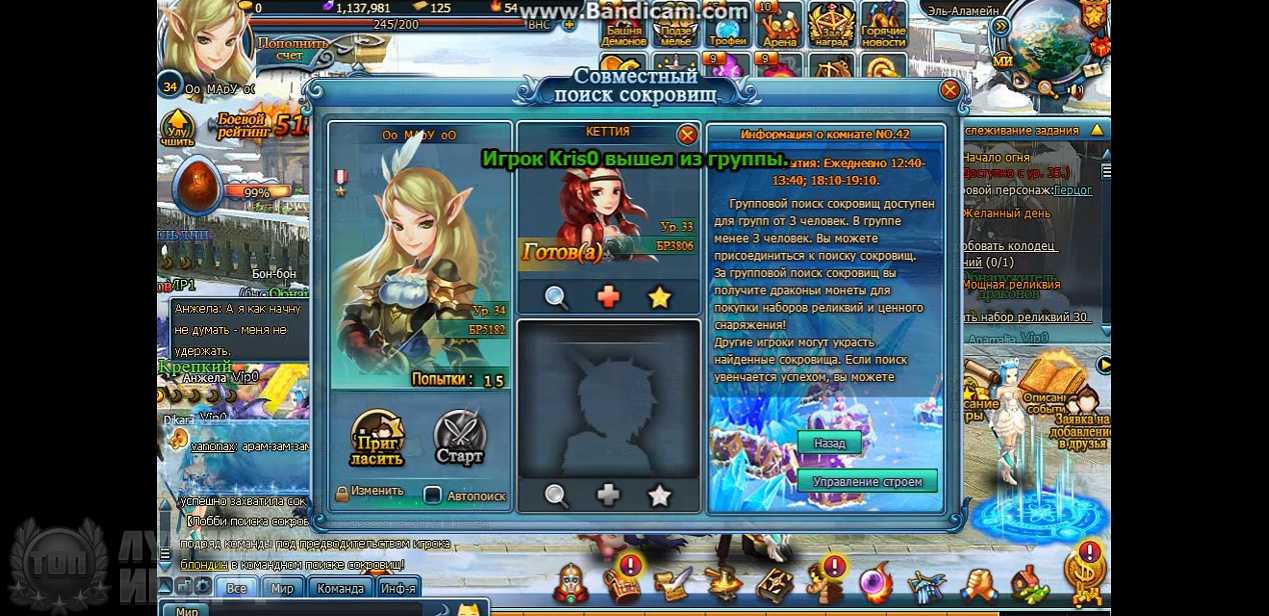Image resolution: width=1269 pixels, height=616 pixels.
Task: Inspect Кеттия with the magnifier icon
Action: click(x=557, y=297)
